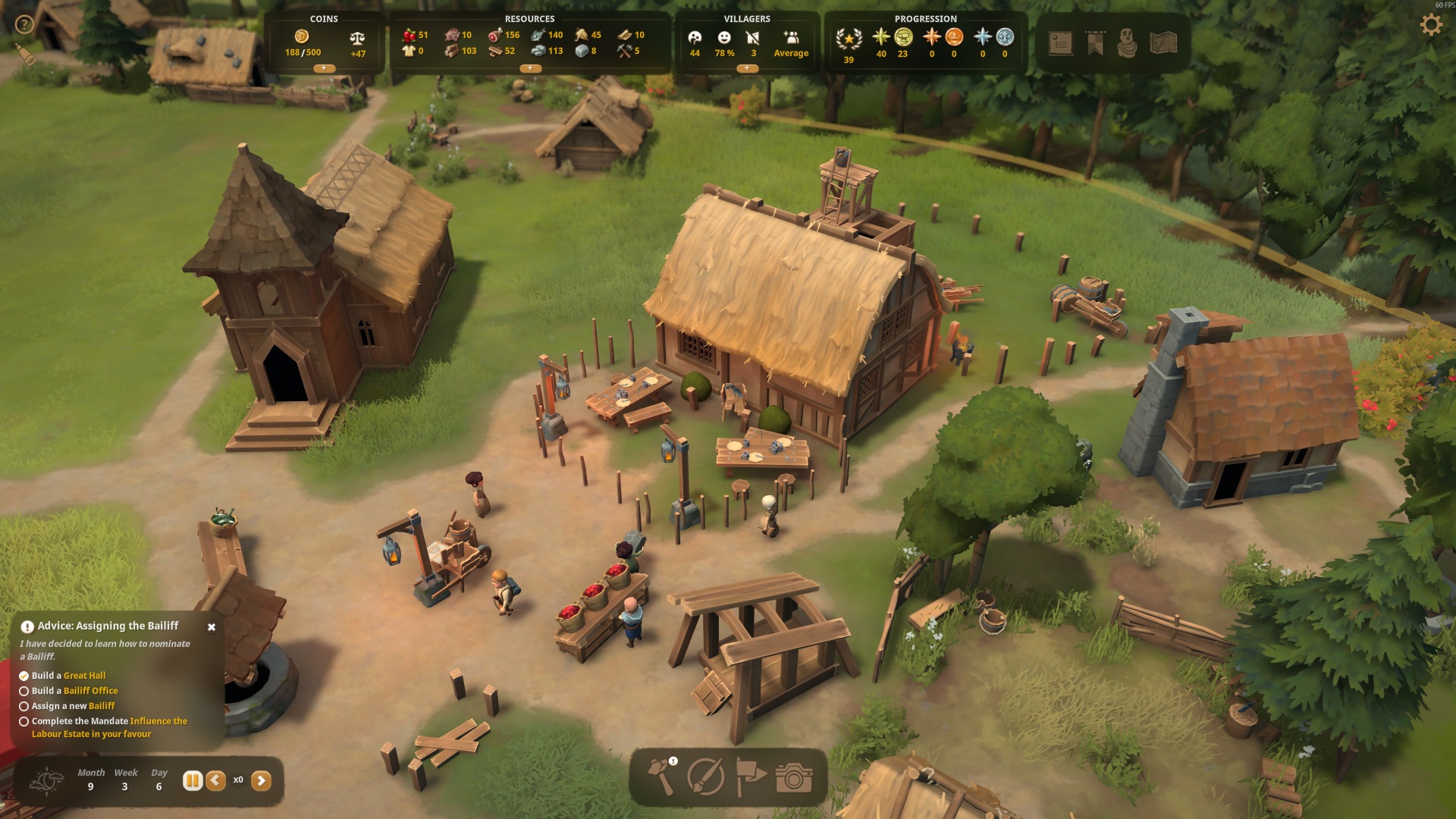Image resolution: width=1456 pixels, height=819 pixels.
Task: Expand the Resources panel
Action: pos(529,68)
